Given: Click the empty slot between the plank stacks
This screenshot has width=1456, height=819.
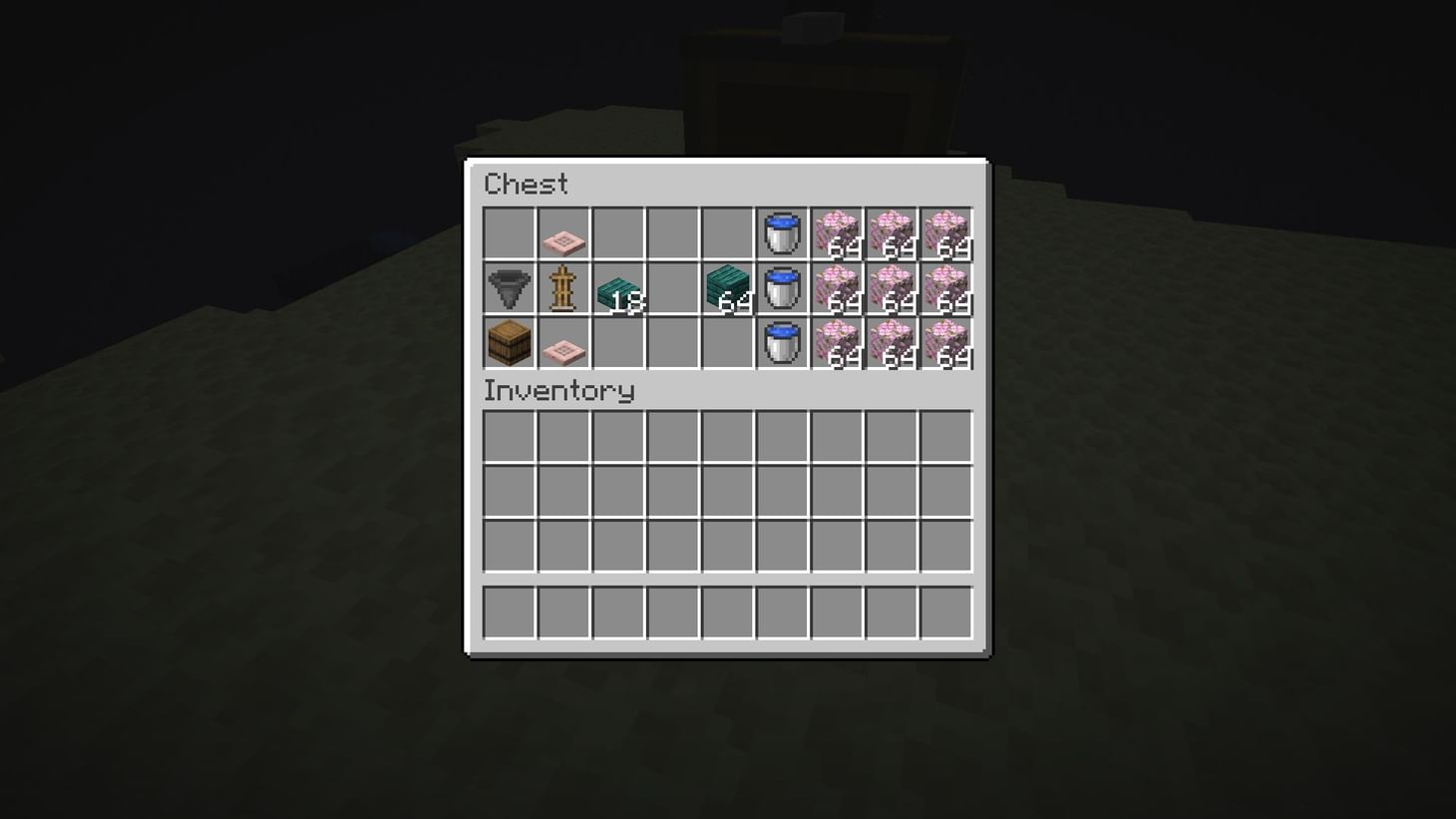Looking at the screenshot, I should (x=673, y=289).
